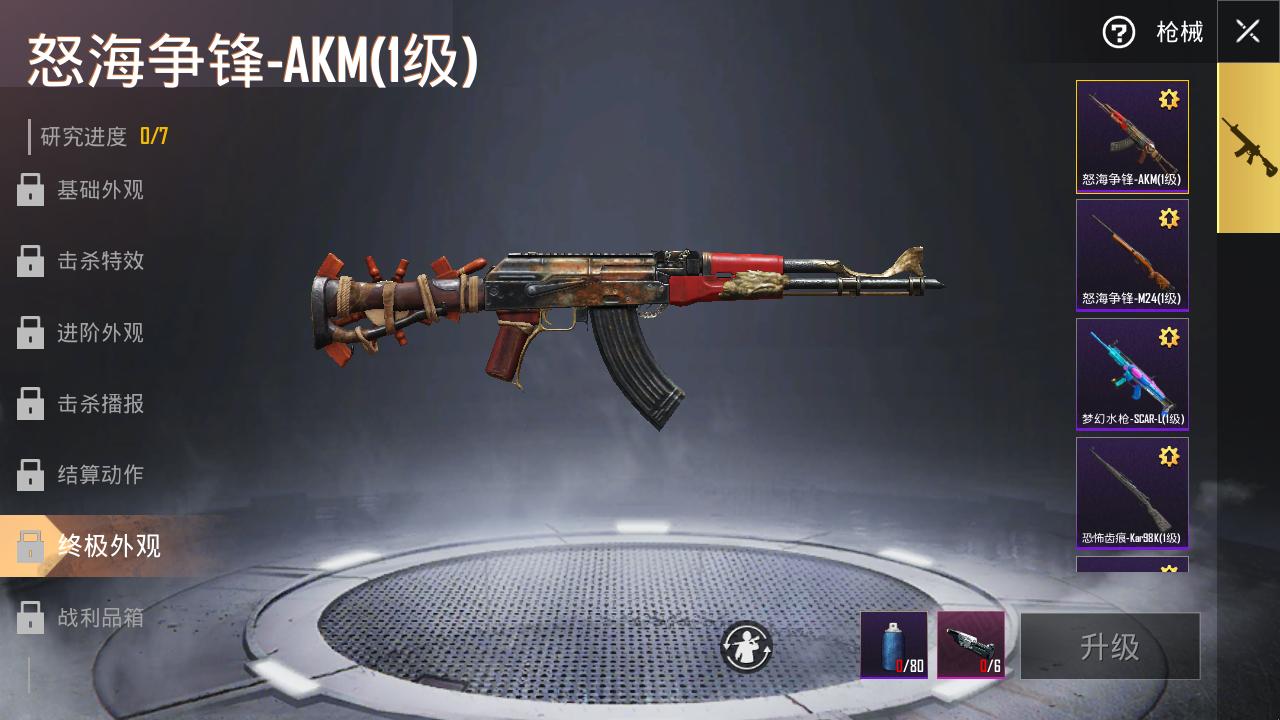This screenshot has height=720, width=1280.
Task: Select the 结算动作 entry
Action: (99, 475)
